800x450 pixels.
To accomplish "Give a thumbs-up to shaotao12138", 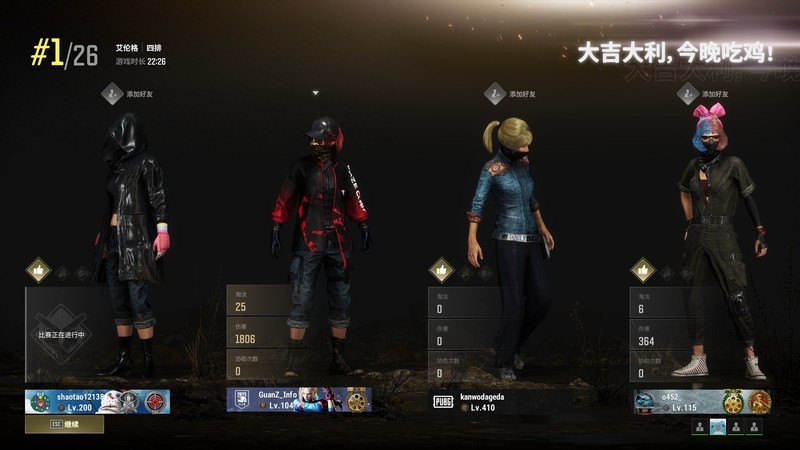I will coord(38,270).
